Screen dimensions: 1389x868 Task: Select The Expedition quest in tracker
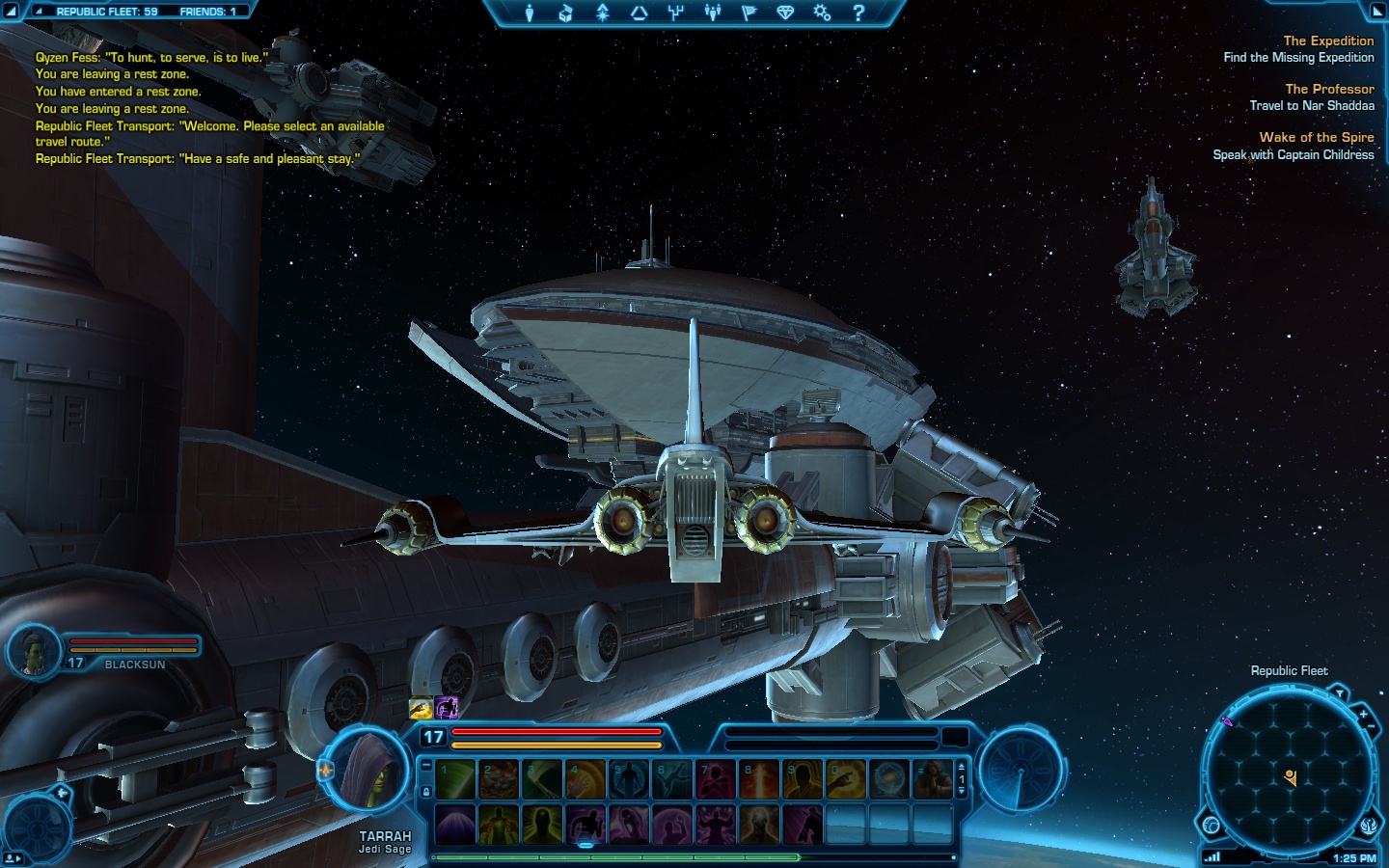[x=1327, y=41]
